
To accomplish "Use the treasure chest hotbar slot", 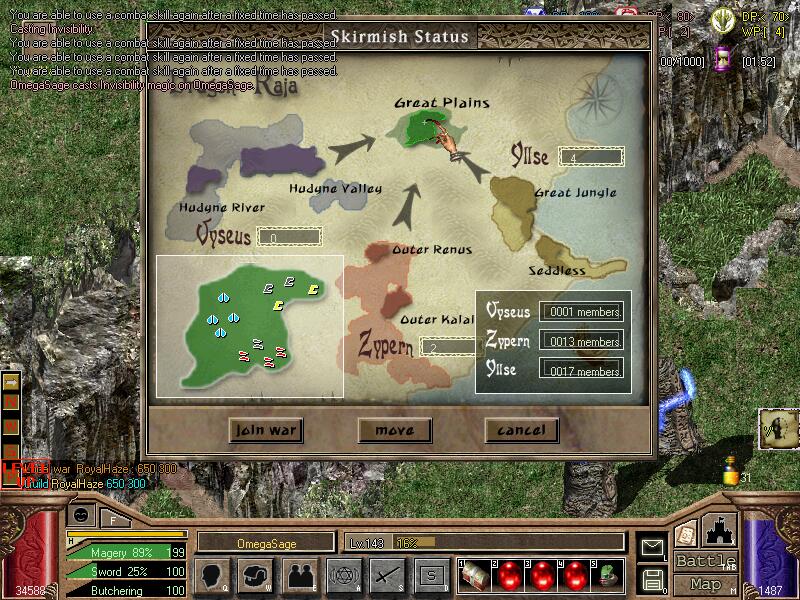I will pos(475,574).
